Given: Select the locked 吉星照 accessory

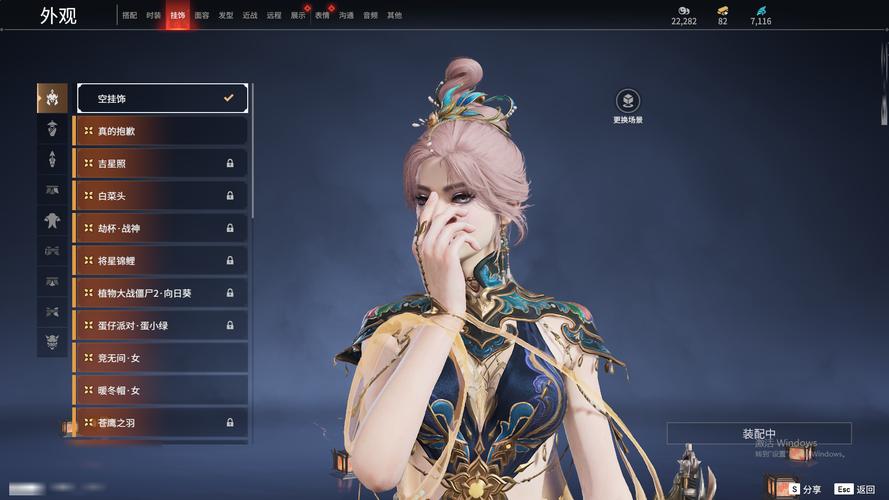Looking at the screenshot, I should pos(160,163).
